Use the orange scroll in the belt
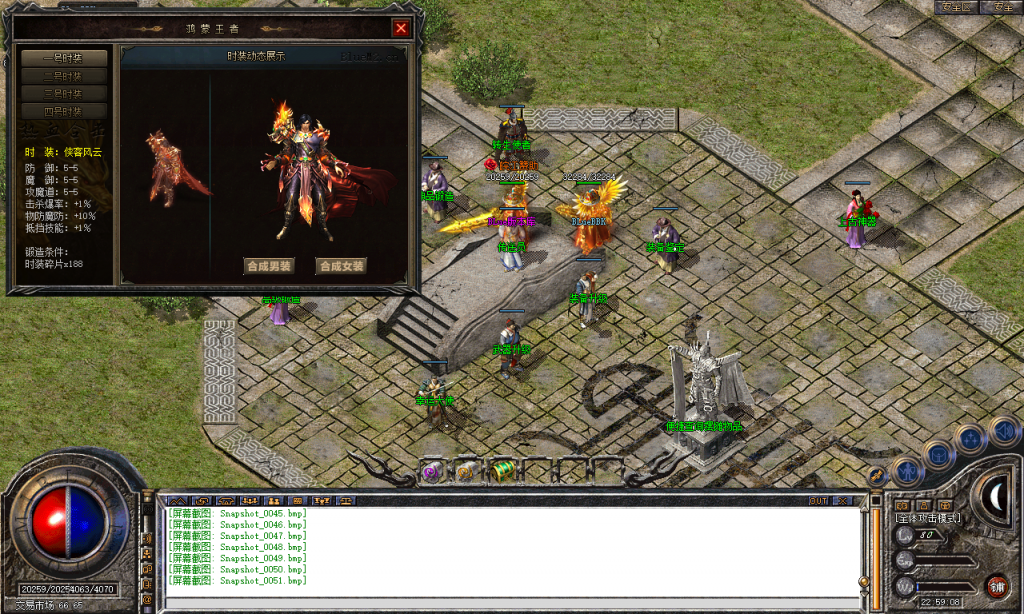Screen dimensions: 1024x614 pyautogui.click(x=466, y=472)
